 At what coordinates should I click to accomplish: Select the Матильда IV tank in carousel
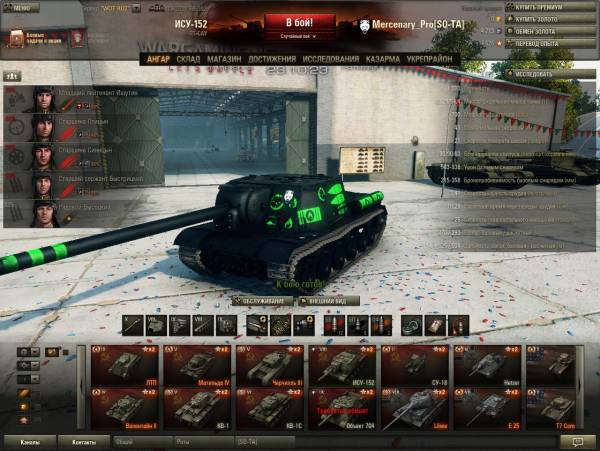[198, 365]
